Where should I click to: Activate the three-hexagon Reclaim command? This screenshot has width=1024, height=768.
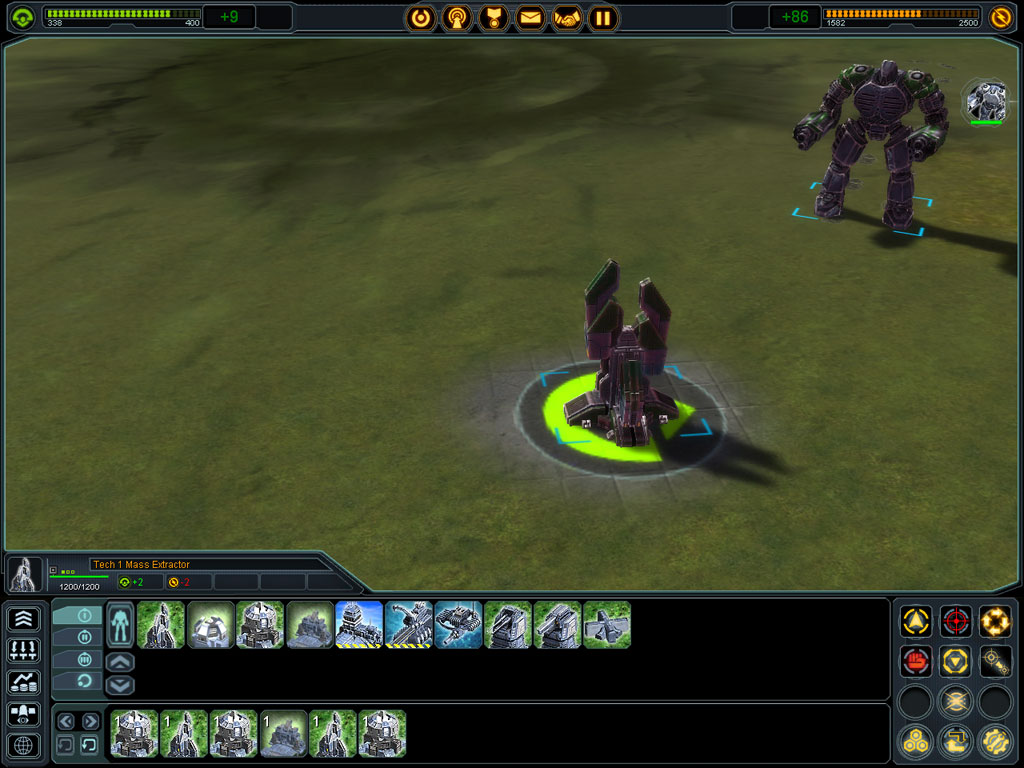pyautogui.click(x=916, y=741)
